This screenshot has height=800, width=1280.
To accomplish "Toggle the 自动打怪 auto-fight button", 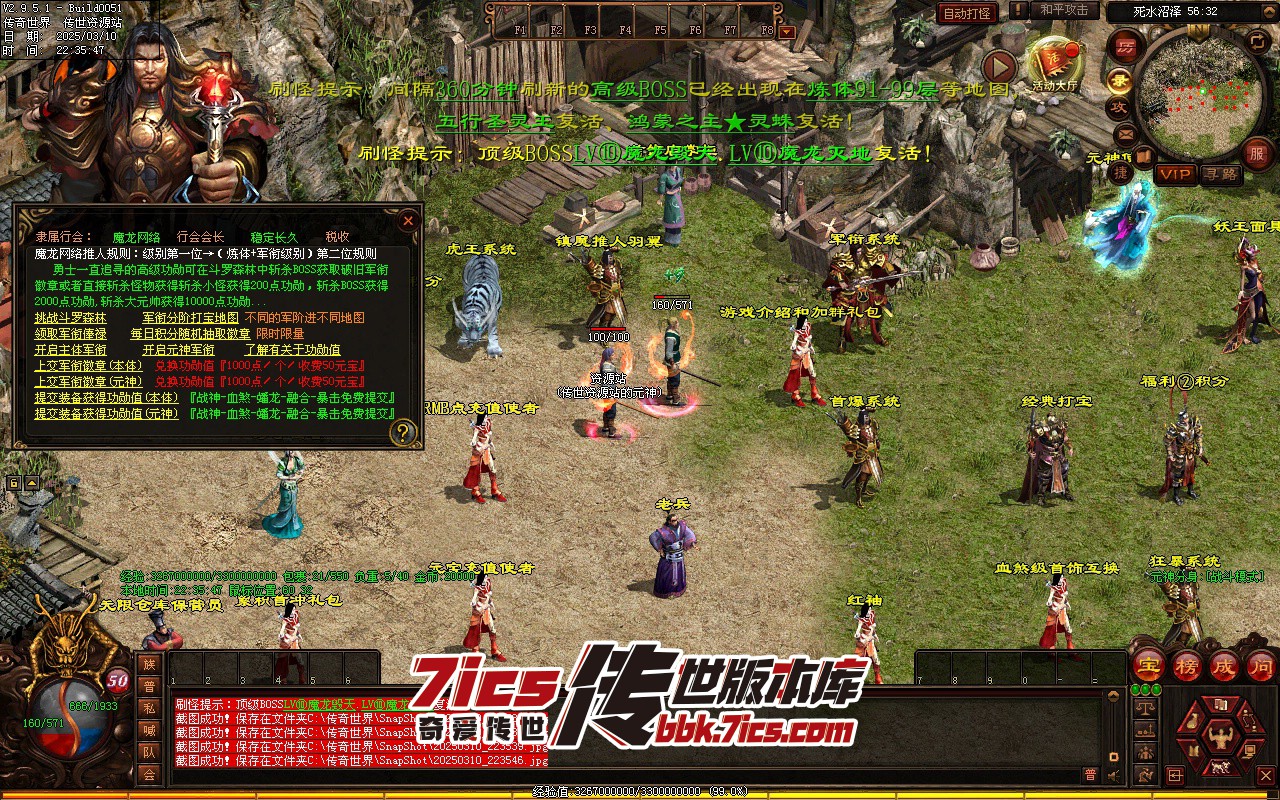I will (967, 13).
